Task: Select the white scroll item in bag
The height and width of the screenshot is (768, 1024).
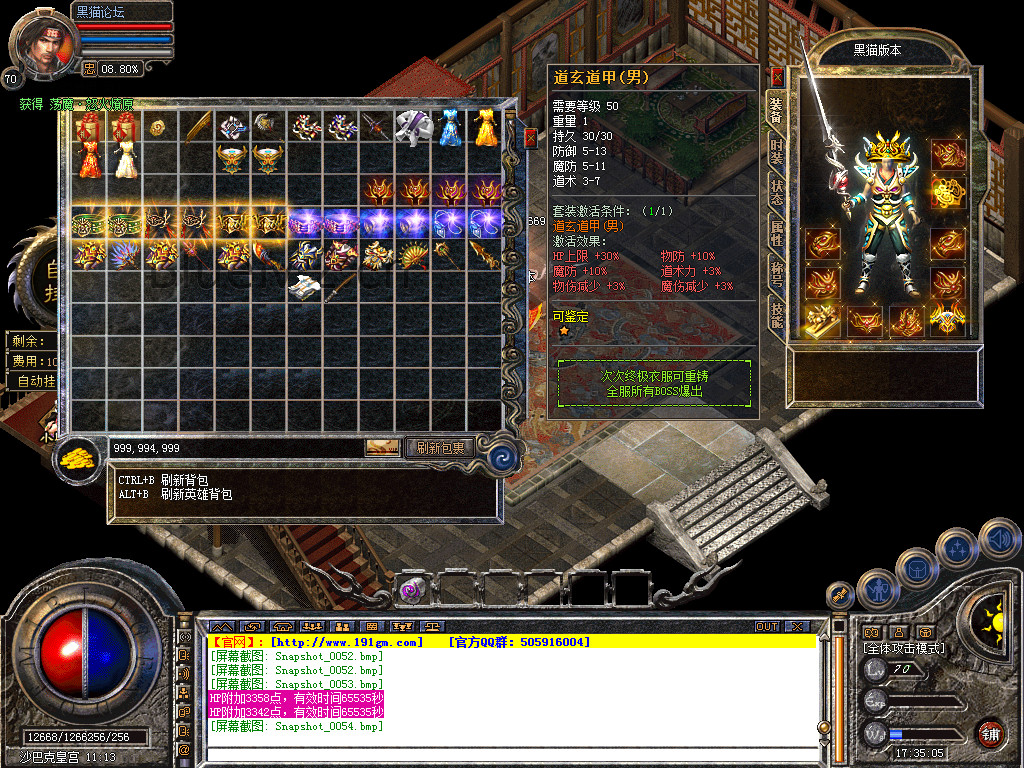Action: pyautogui.click(x=305, y=288)
